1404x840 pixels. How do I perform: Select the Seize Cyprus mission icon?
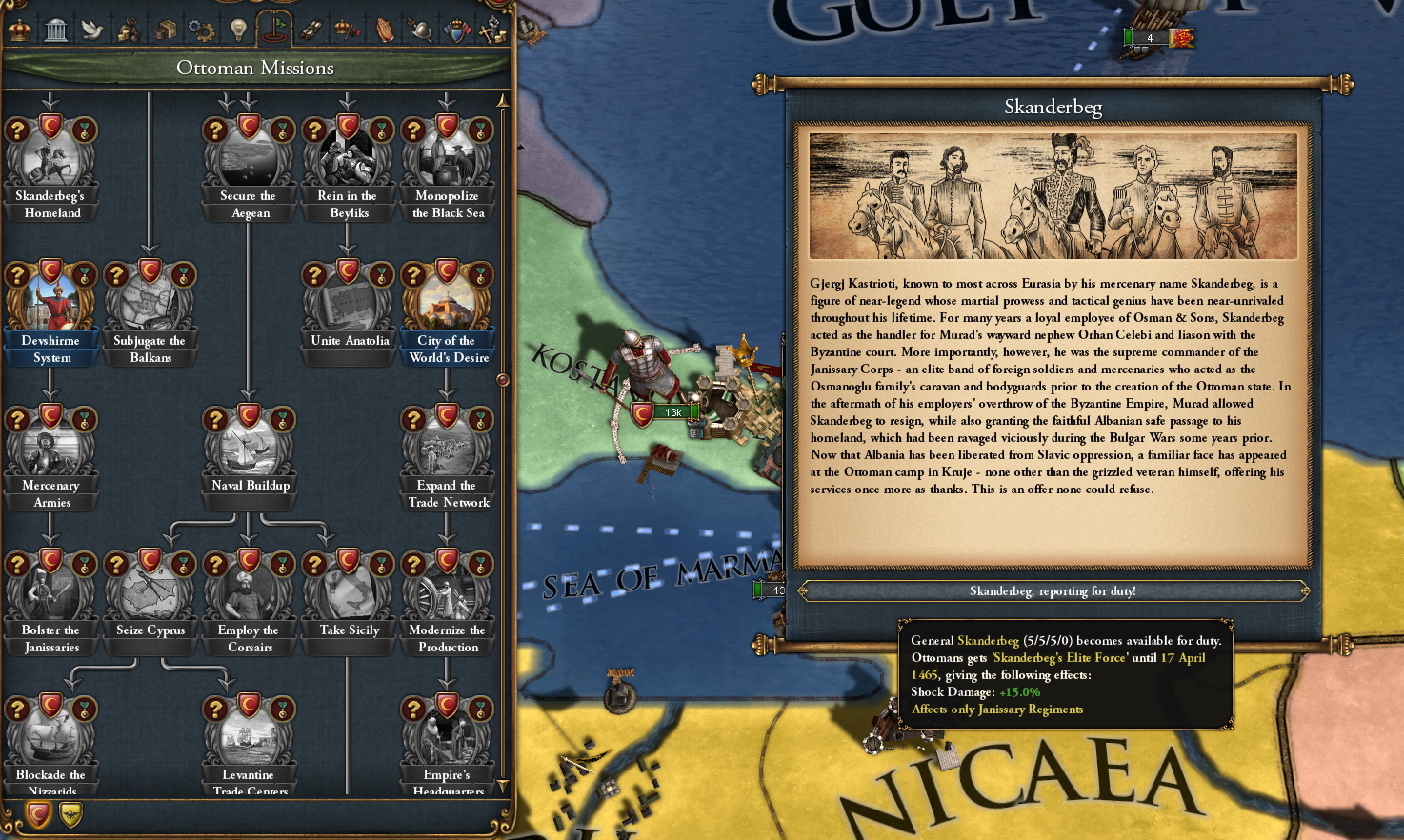pyautogui.click(x=150, y=590)
